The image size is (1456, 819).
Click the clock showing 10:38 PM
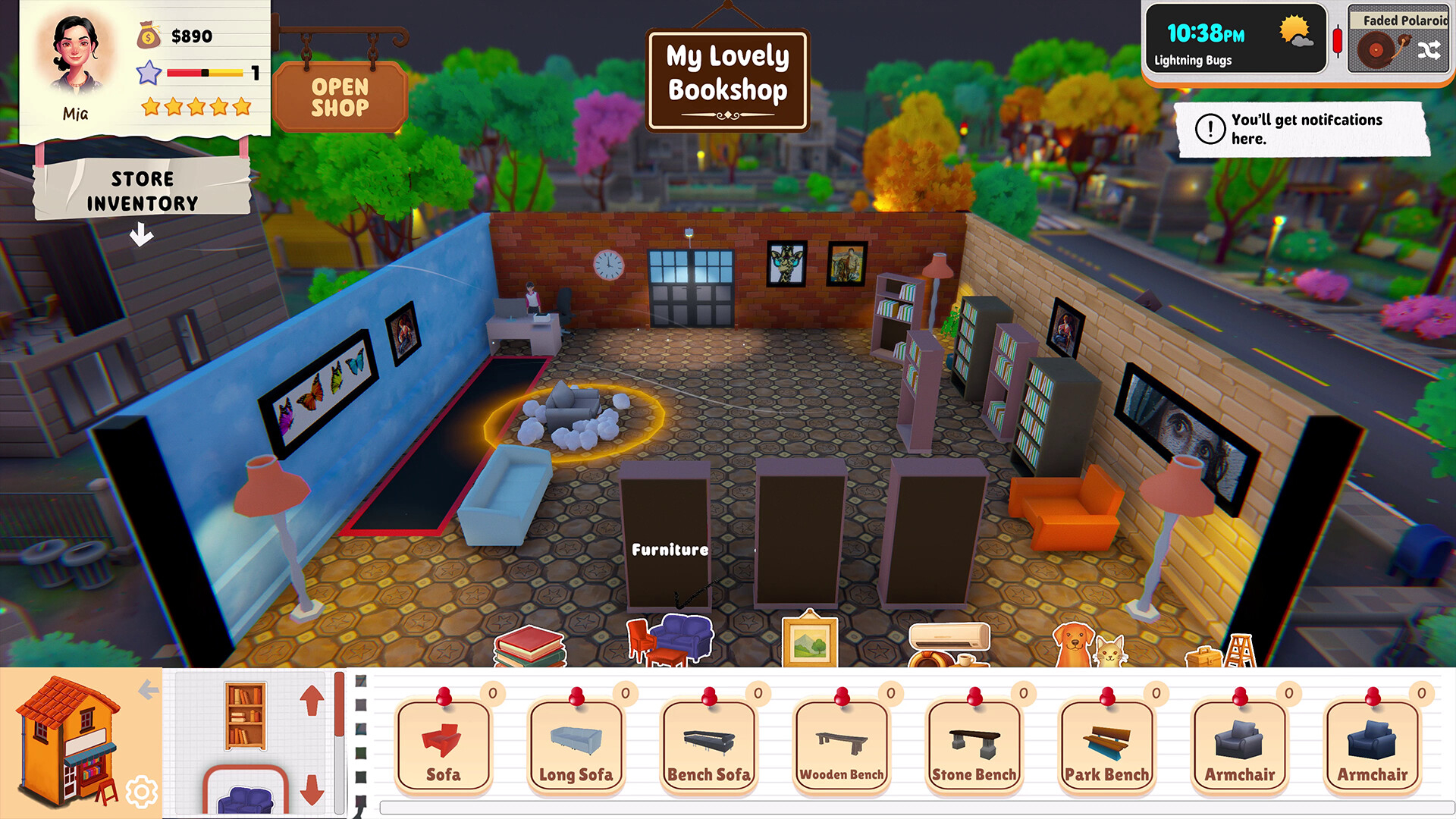(1205, 34)
